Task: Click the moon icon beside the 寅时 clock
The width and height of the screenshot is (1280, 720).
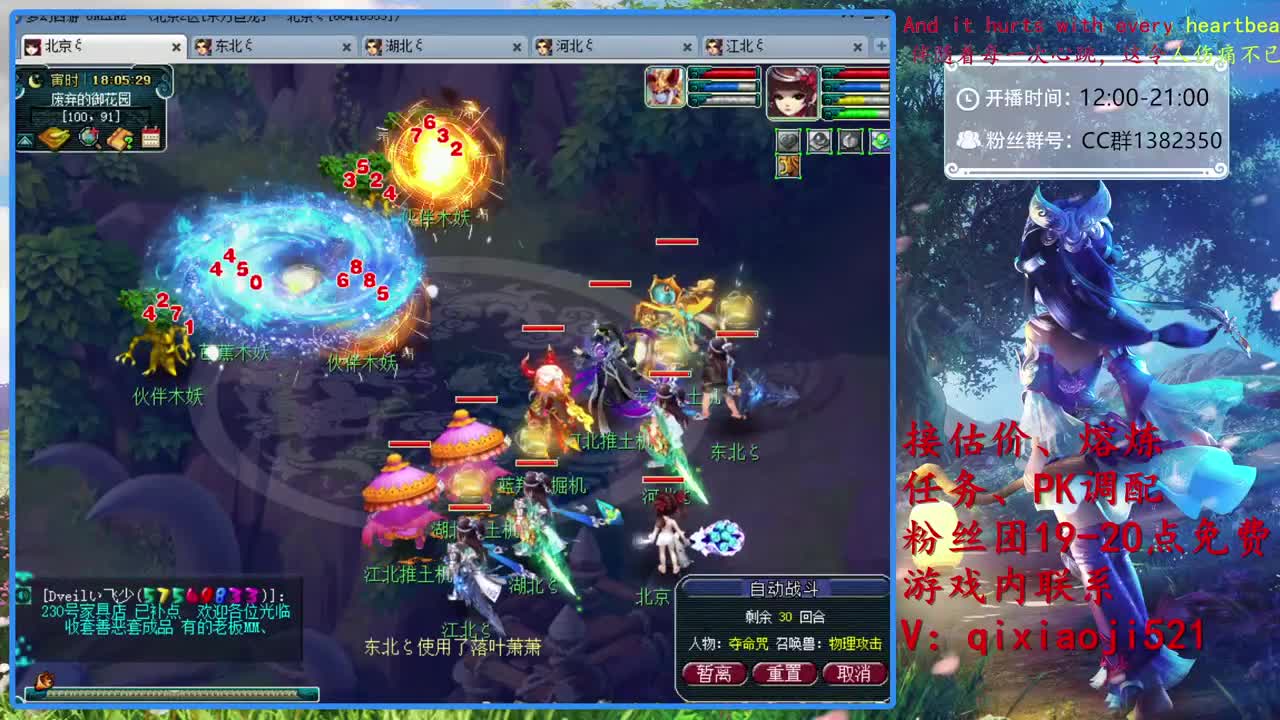Action: click(x=37, y=80)
